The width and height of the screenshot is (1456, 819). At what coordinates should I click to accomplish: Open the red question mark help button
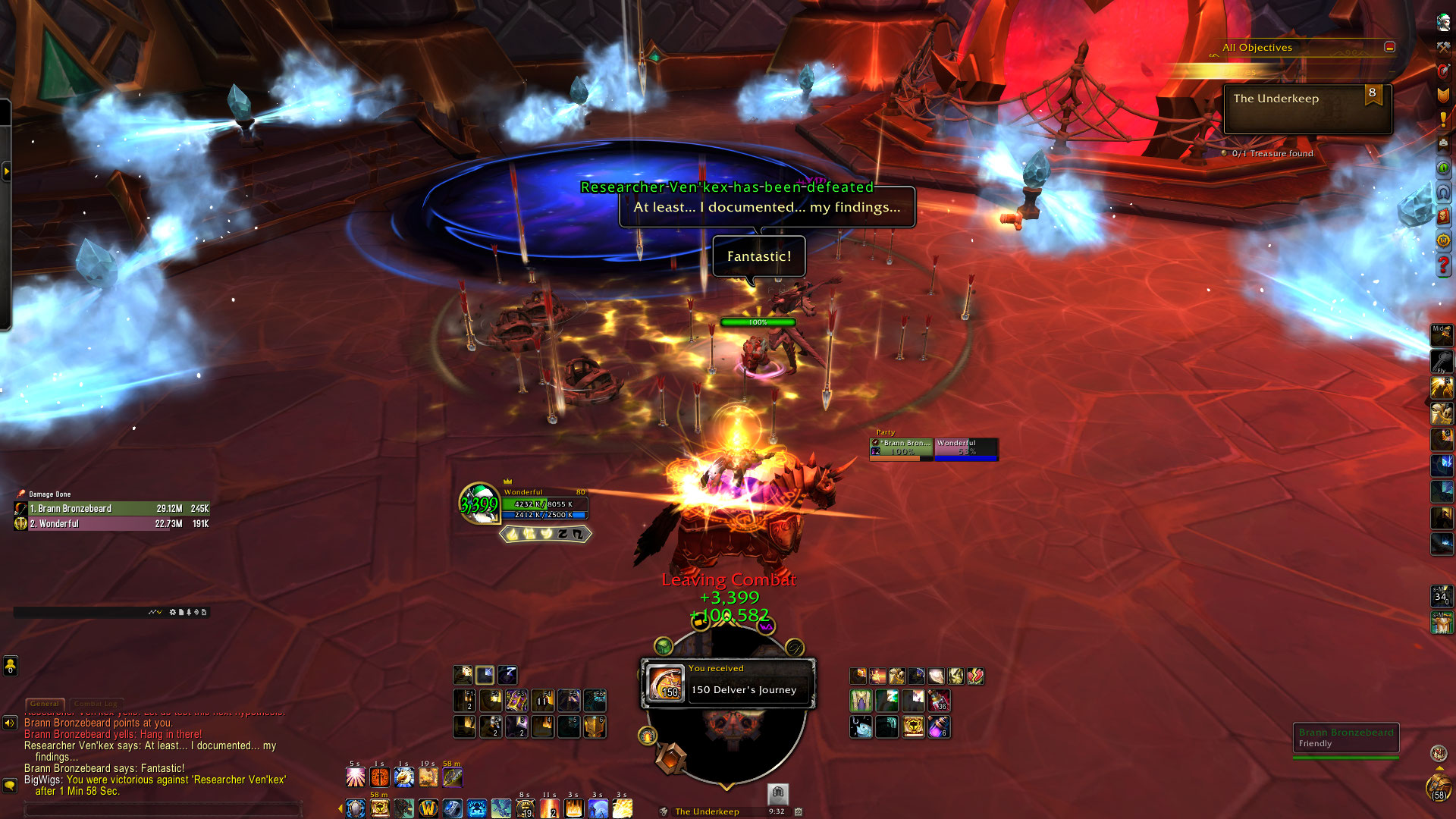pyautogui.click(x=1443, y=266)
